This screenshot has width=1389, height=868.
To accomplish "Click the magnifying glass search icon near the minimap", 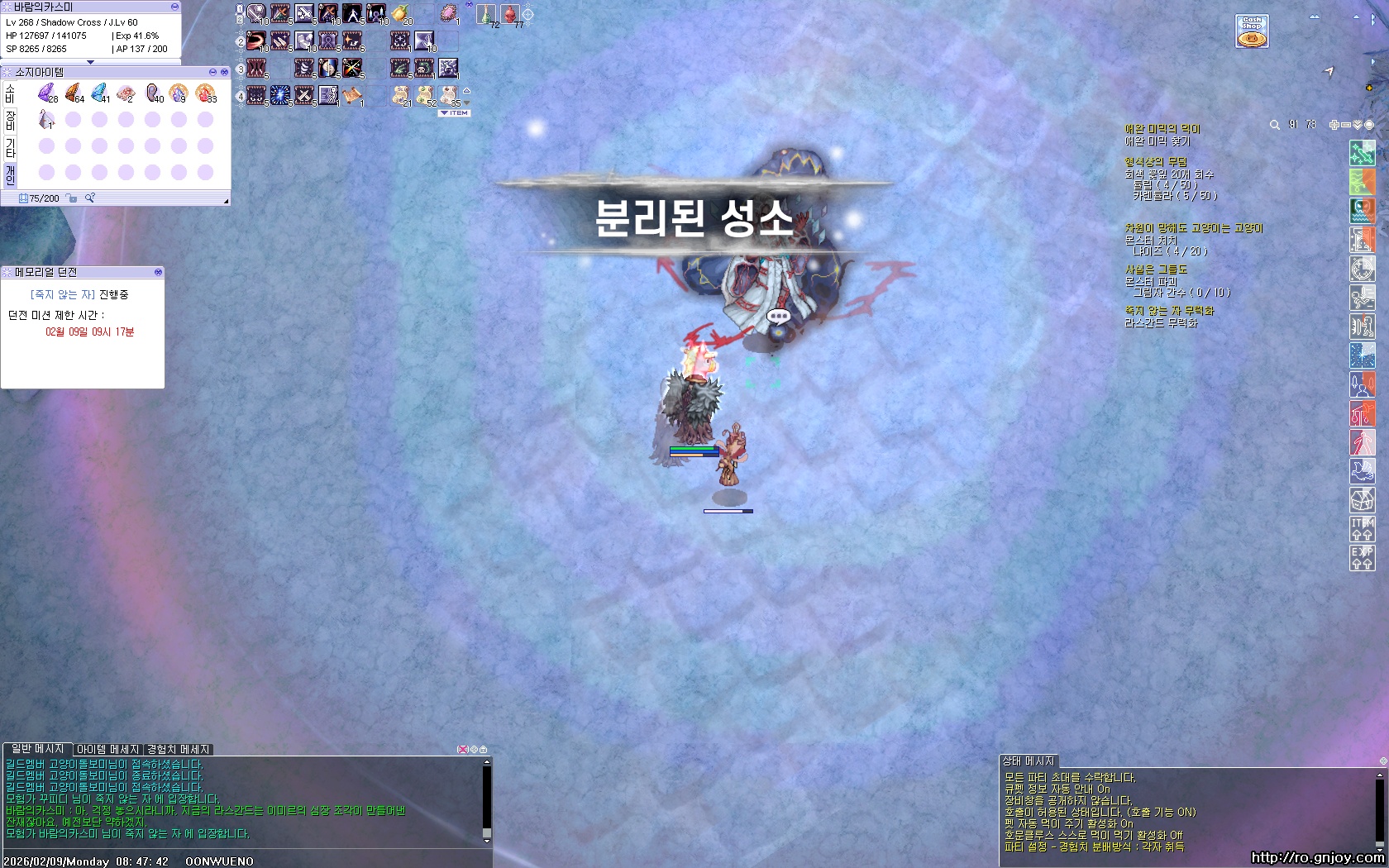I will click(1274, 124).
